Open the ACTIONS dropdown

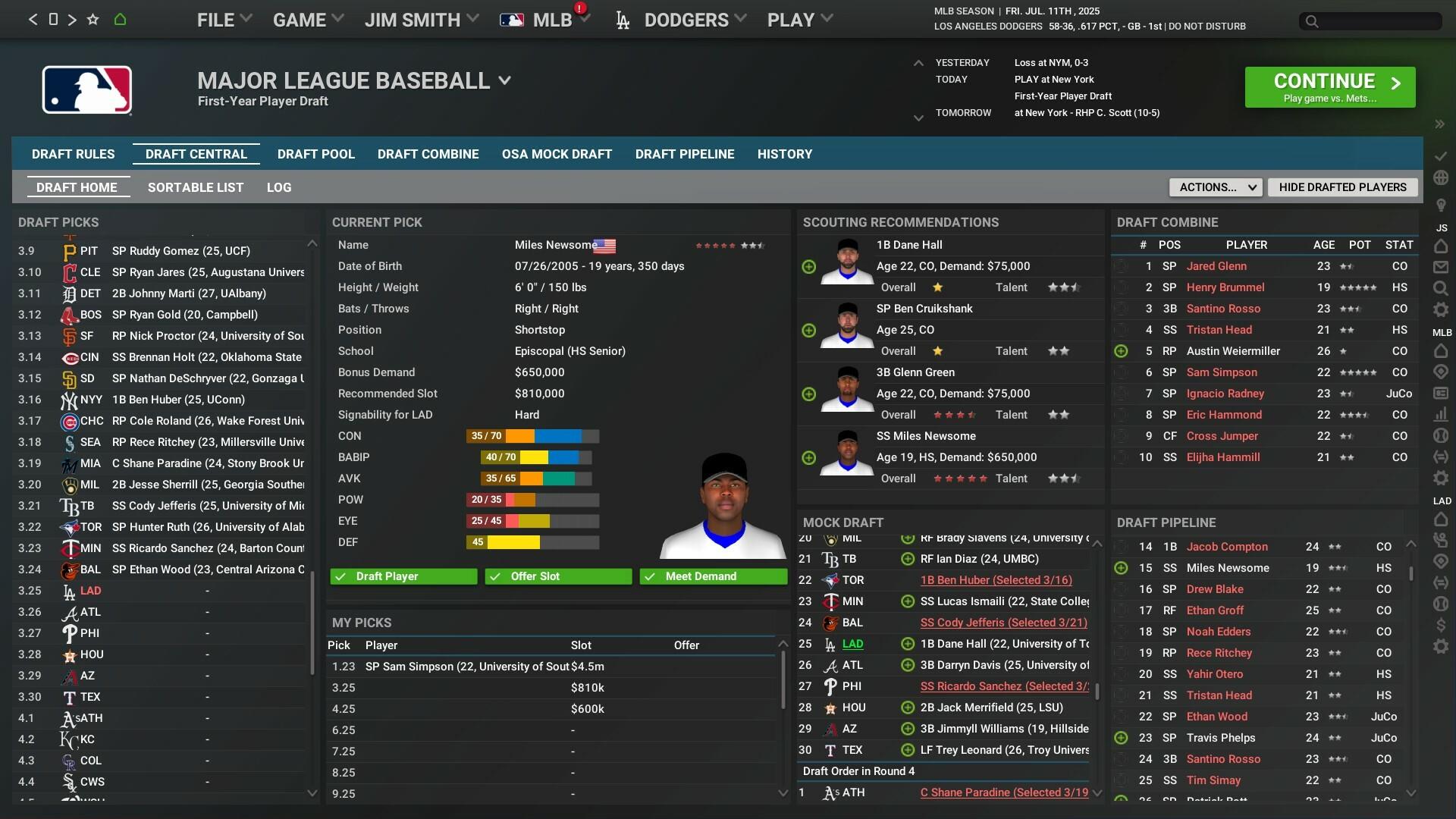(x=1215, y=187)
